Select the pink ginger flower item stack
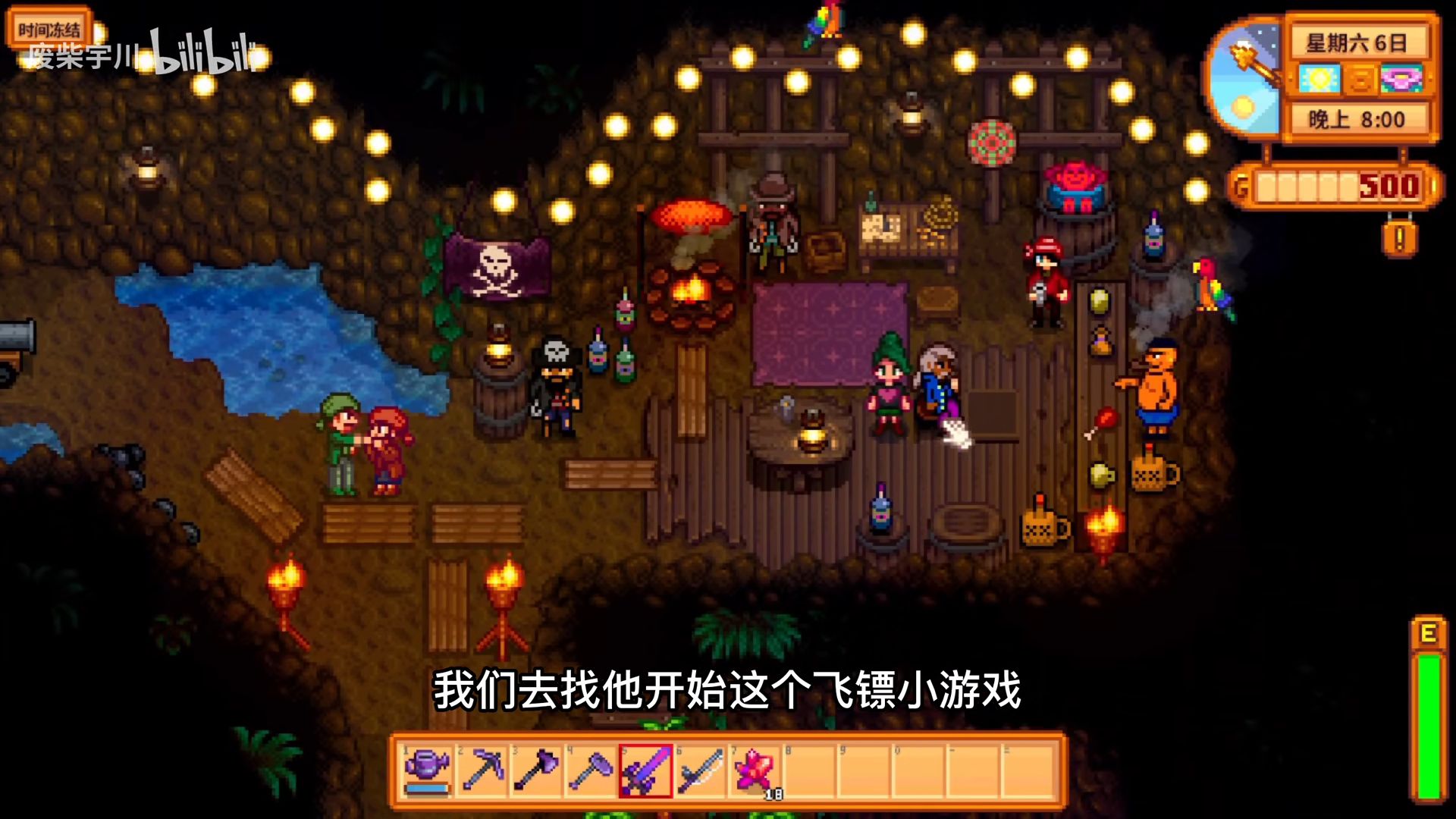The width and height of the screenshot is (1456, 819). pos(755,769)
